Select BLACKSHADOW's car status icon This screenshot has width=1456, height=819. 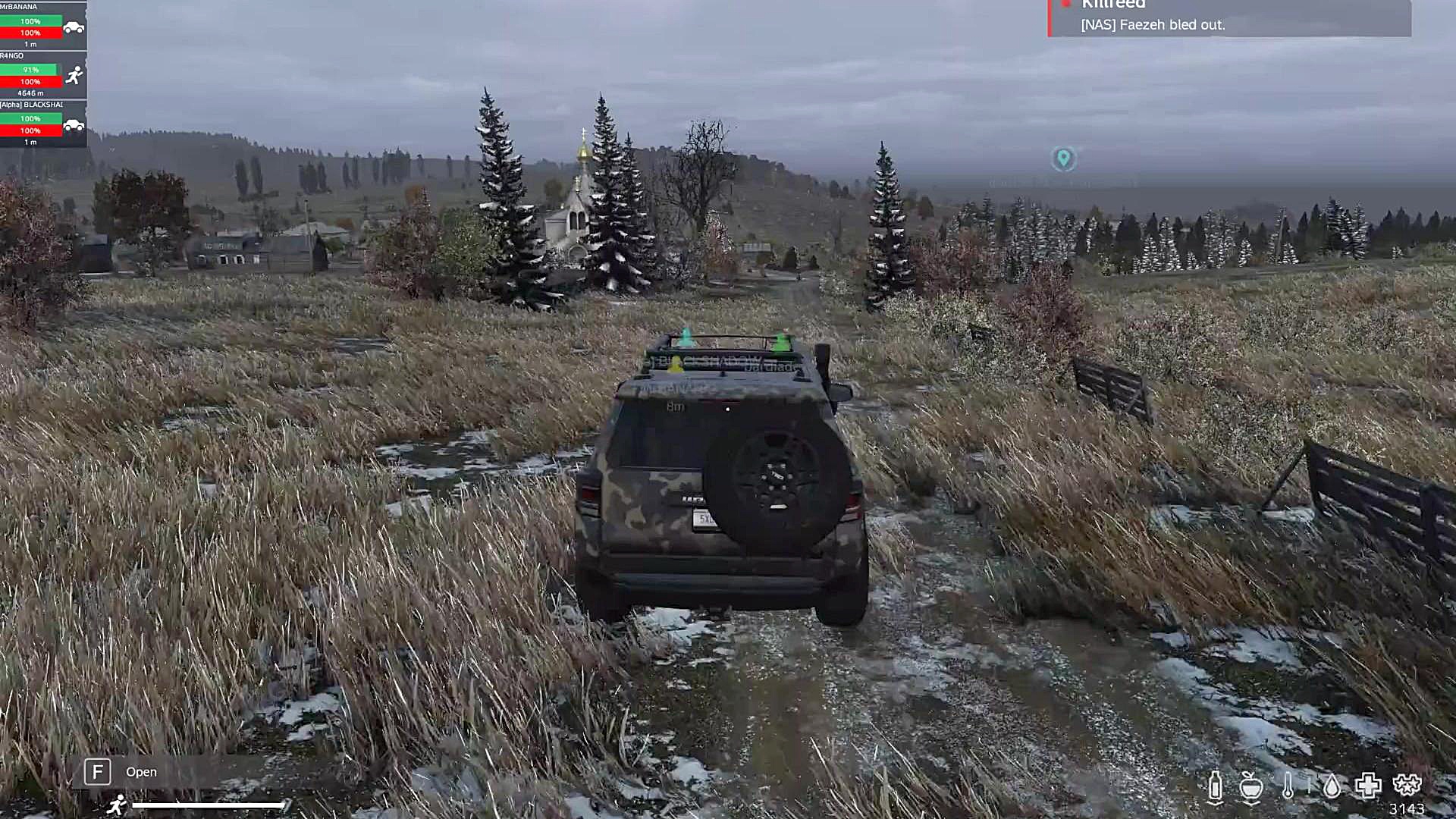tap(72, 124)
